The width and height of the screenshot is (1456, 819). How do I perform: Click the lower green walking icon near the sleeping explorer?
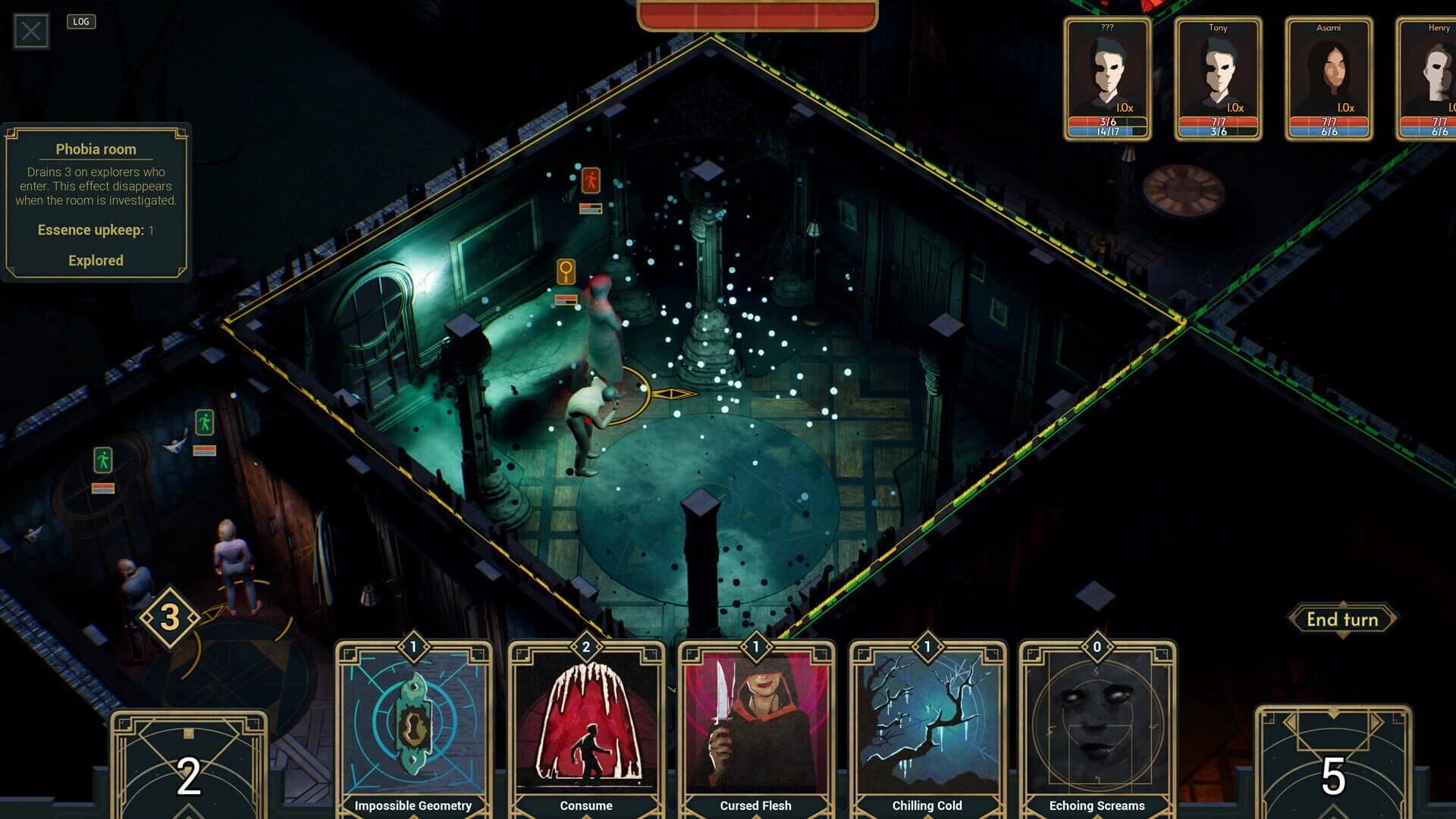(105, 458)
